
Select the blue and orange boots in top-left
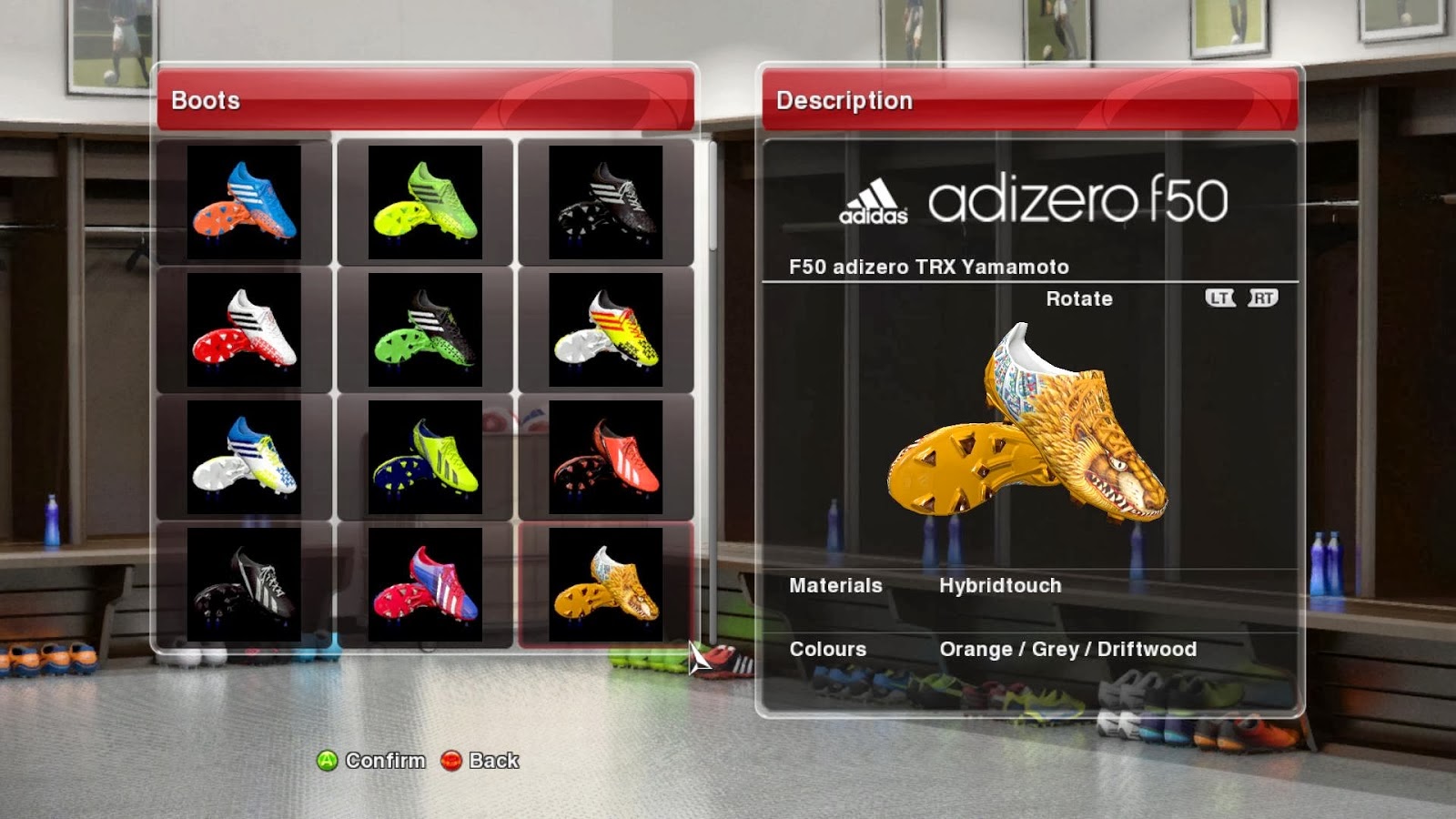pyautogui.click(x=249, y=202)
